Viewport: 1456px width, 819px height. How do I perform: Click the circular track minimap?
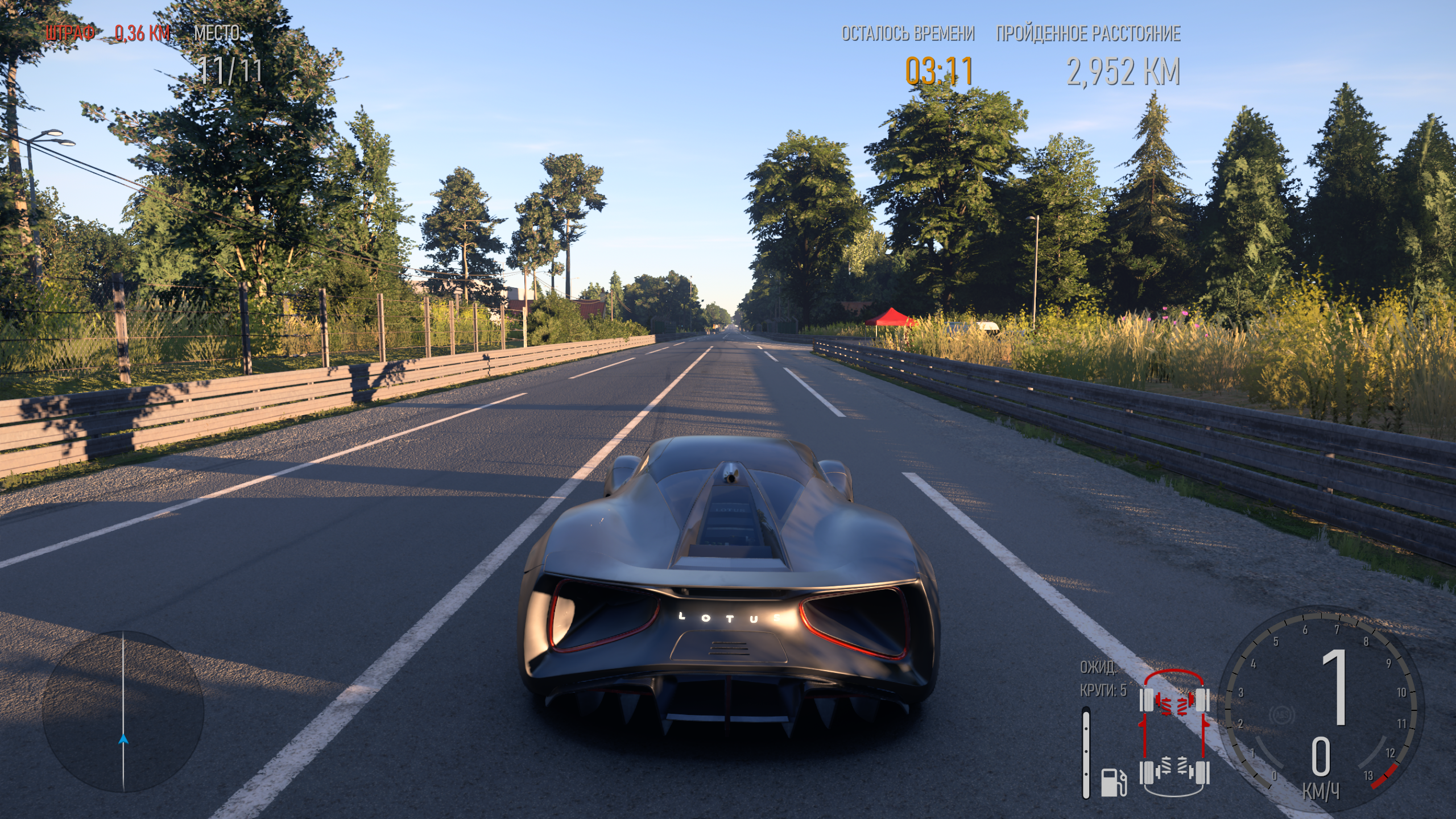coord(123,711)
